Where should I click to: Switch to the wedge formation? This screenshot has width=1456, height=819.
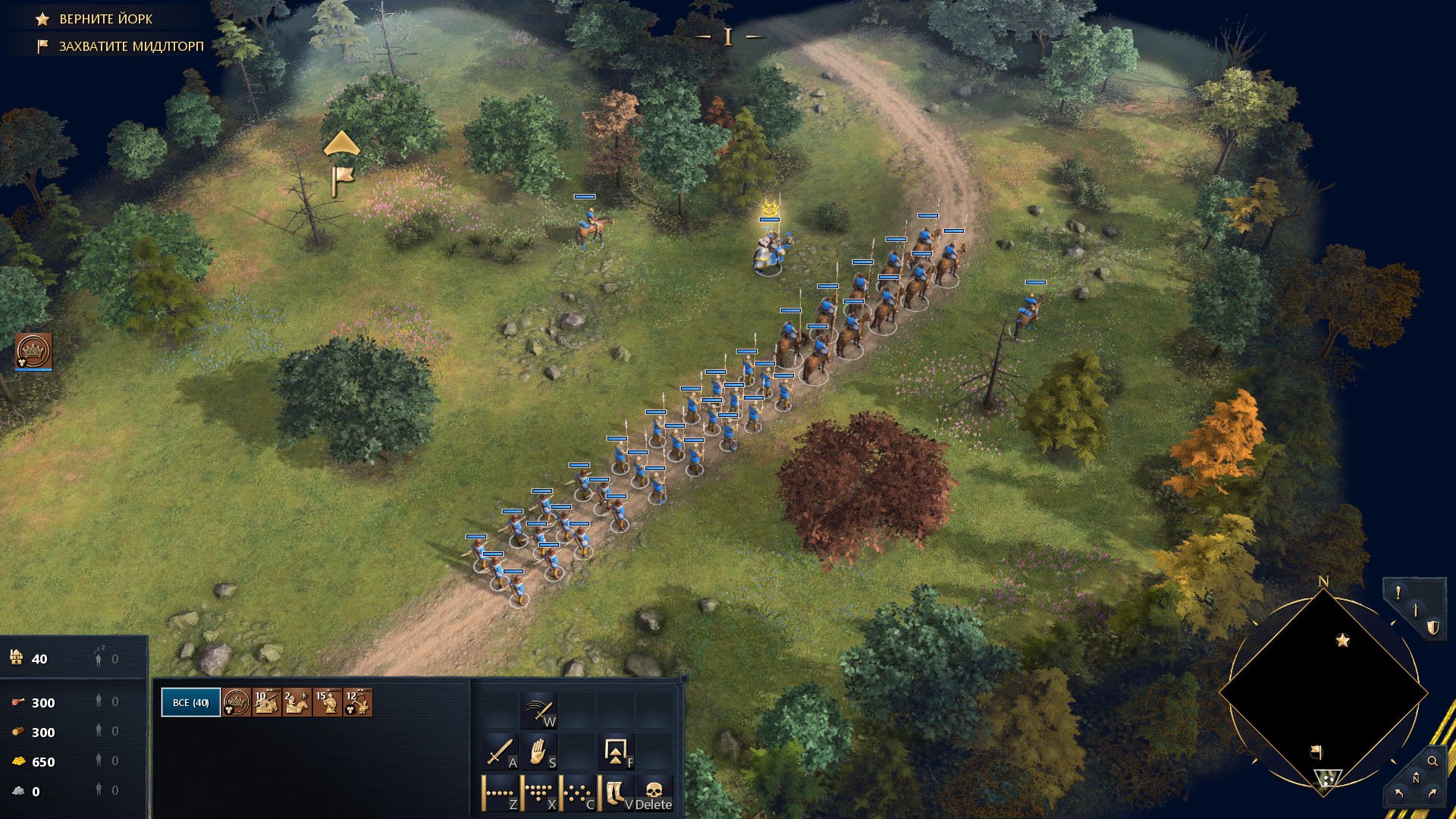[538, 793]
